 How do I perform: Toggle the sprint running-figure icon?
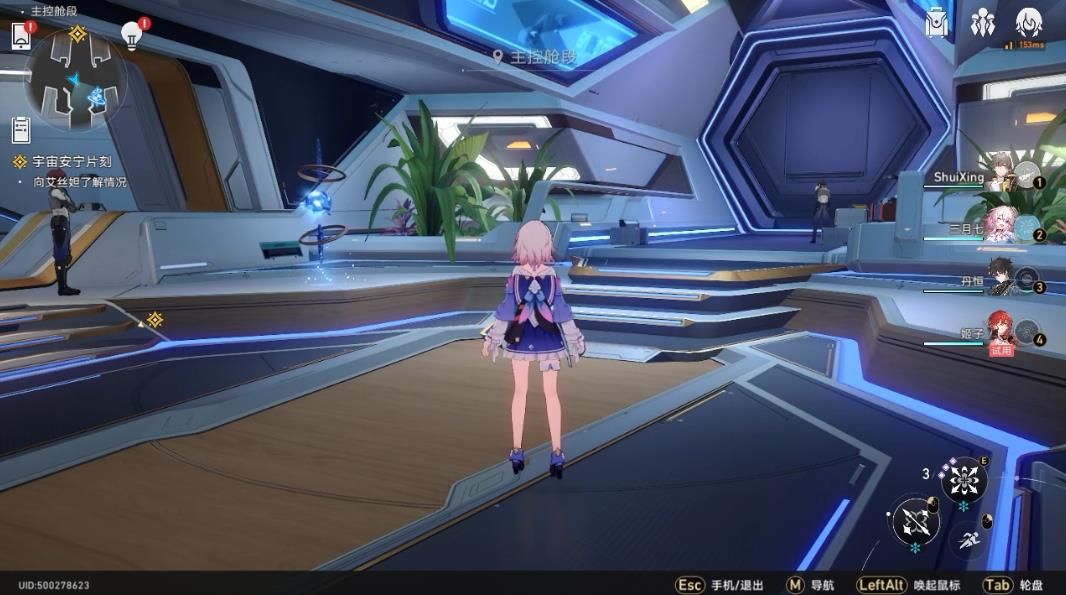[x=968, y=541]
